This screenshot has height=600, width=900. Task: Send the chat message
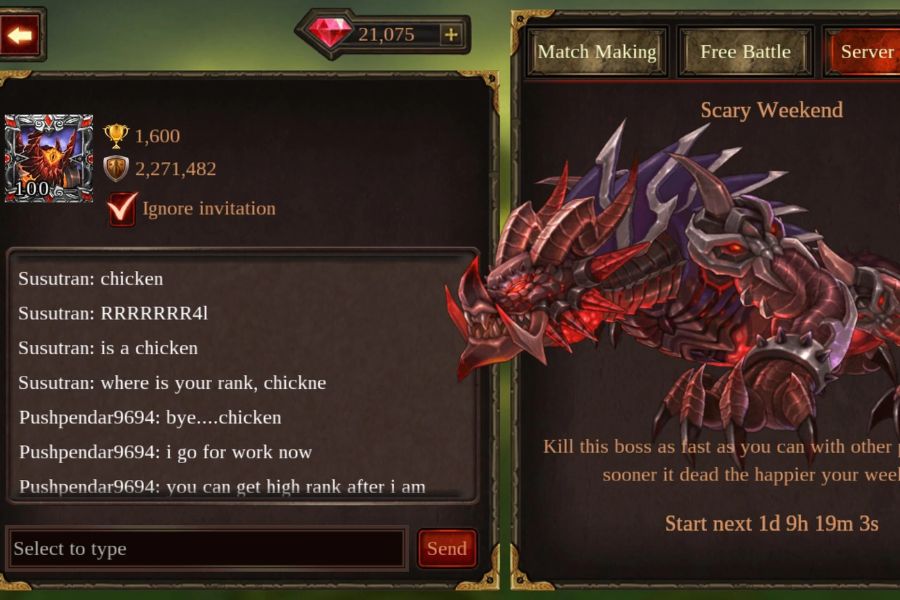coord(446,549)
